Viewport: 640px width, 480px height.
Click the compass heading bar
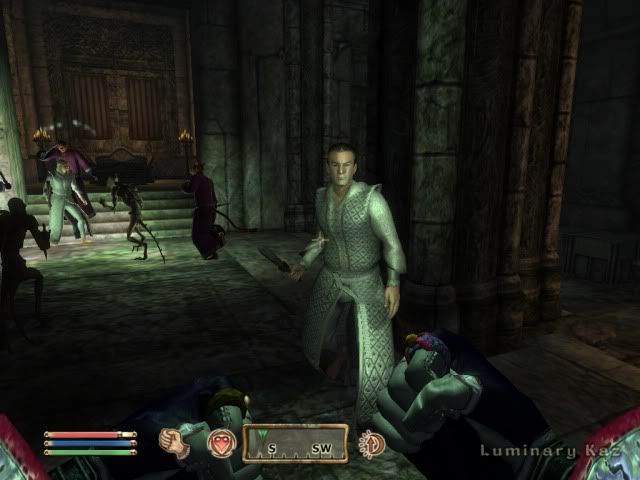coord(295,443)
